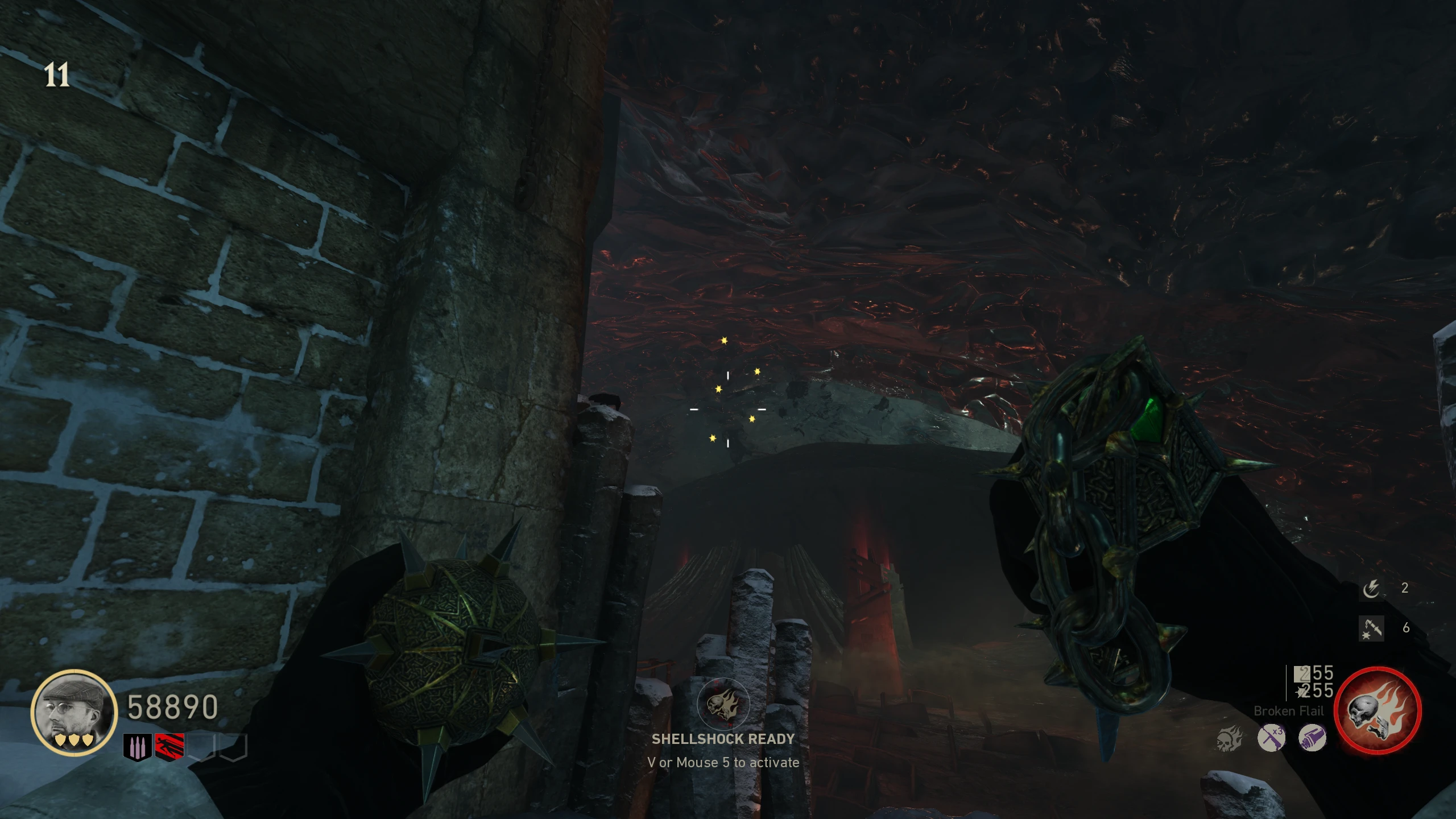Select the lightning moon equipment icon

pos(1371,589)
